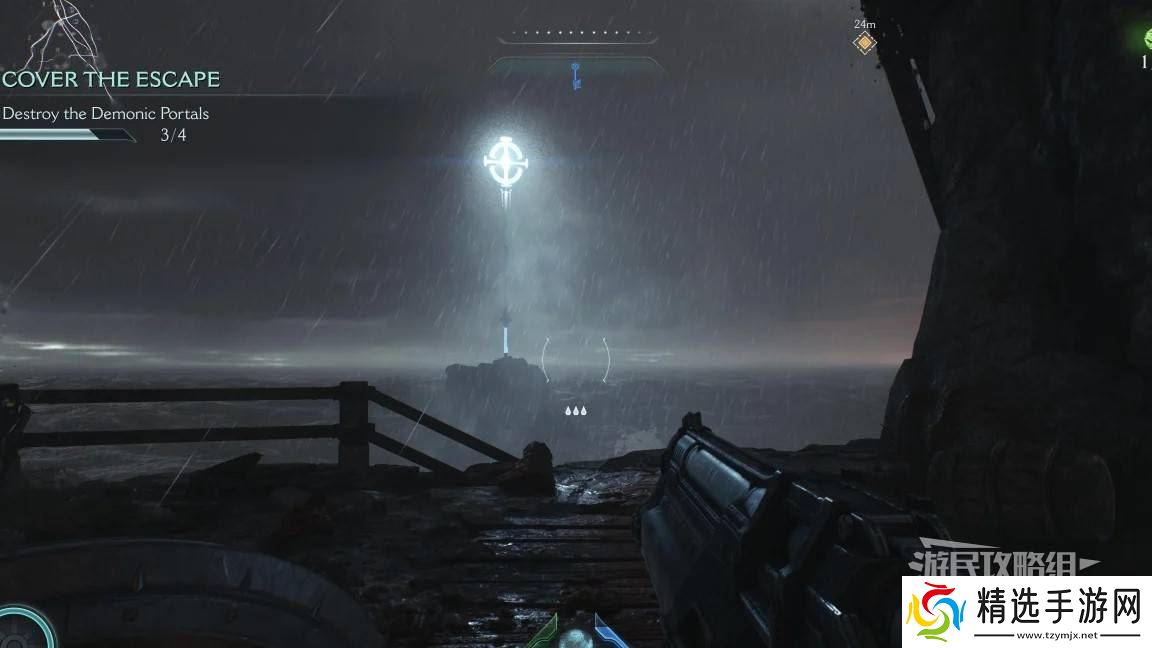Click the blue key icon on the compass
This screenshot has height=648, width=1152.
(576, 74)
